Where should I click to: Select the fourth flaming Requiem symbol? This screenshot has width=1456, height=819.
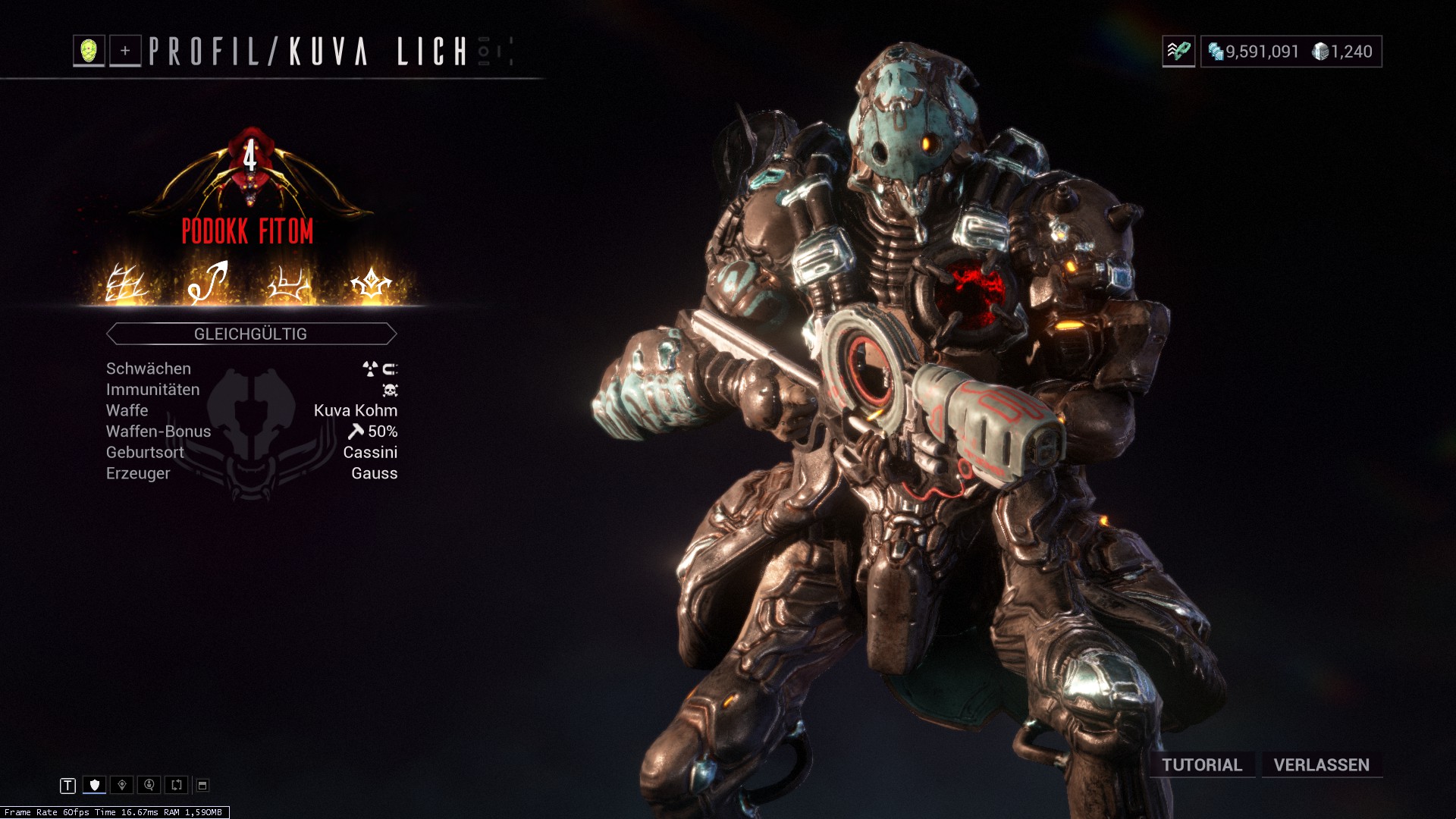(x=371, y=284)
